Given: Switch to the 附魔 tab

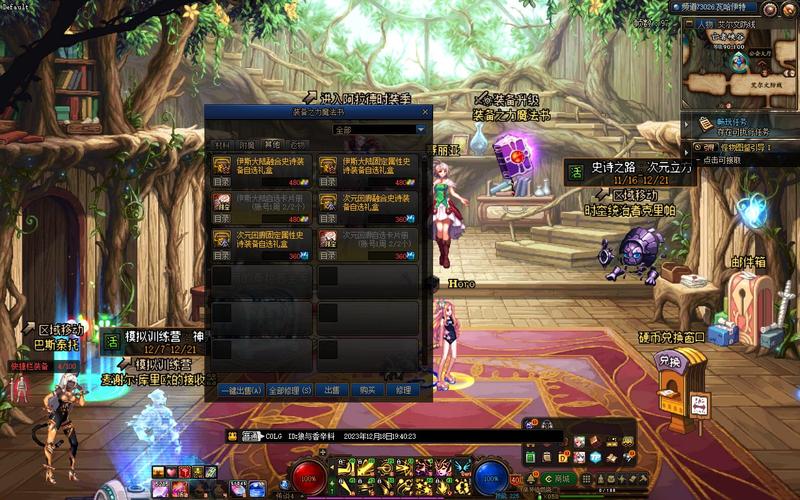Looking at the screenshot, I should [x=246, y=145].
